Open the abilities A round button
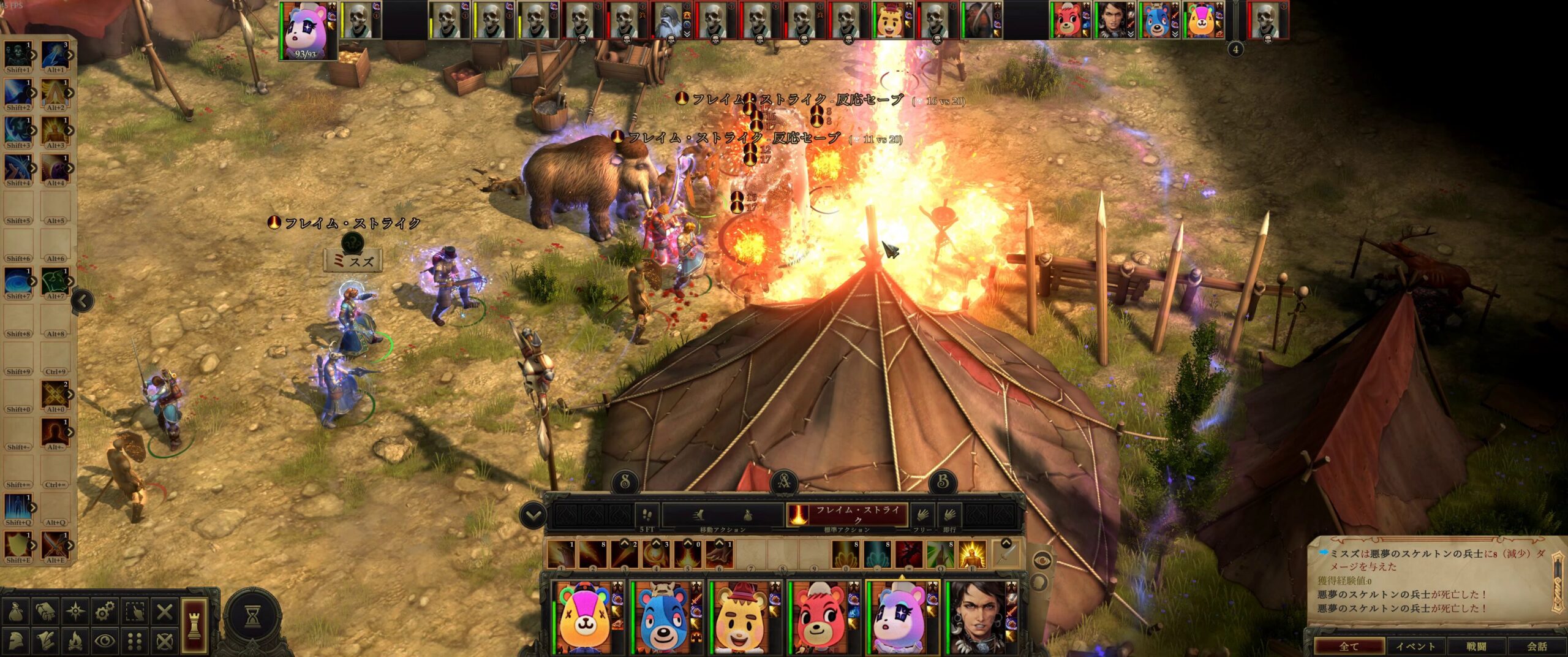1568x657 pixels. click(x=783, y=482)
